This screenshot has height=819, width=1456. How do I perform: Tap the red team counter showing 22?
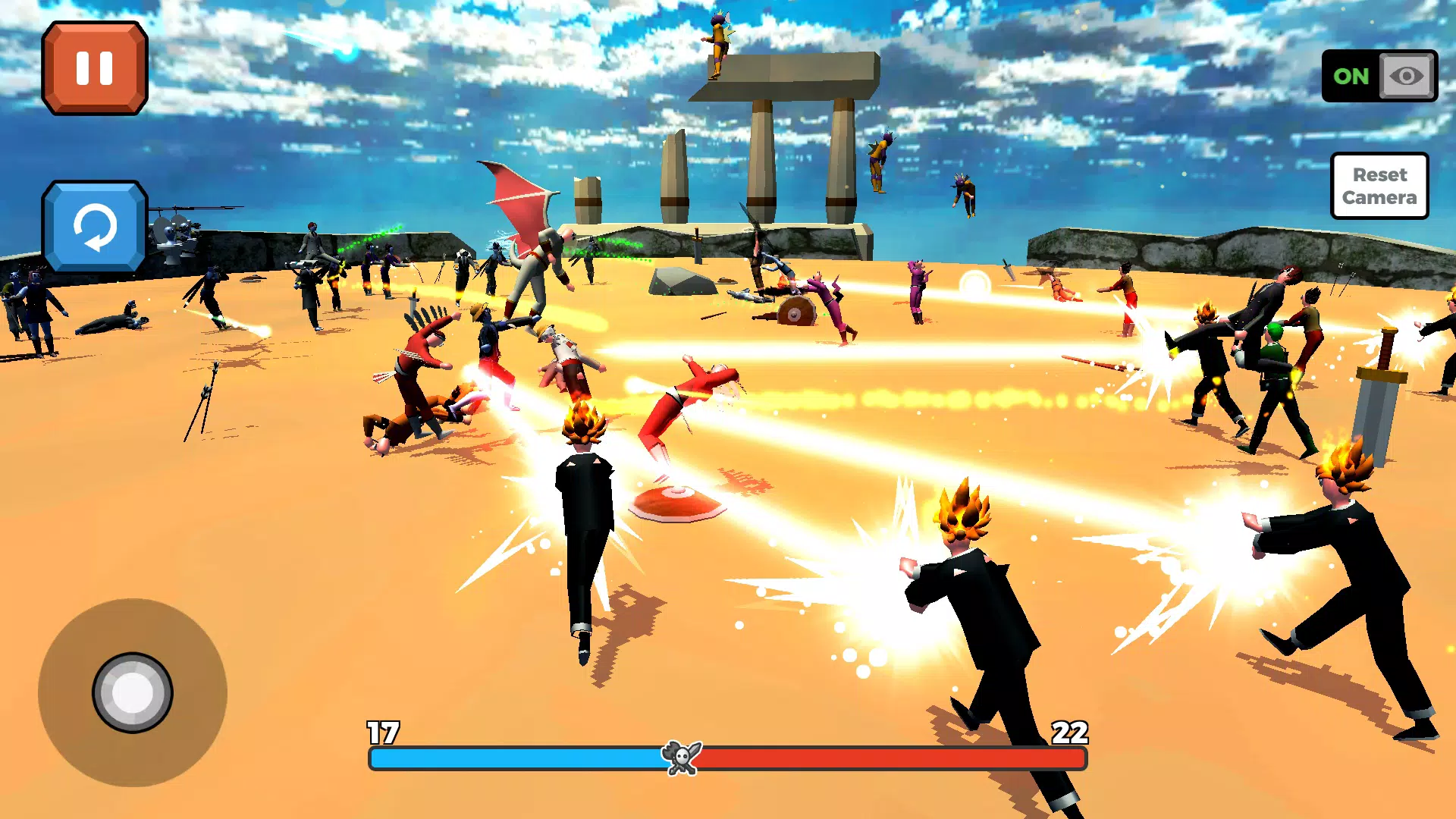[1069, 732]
